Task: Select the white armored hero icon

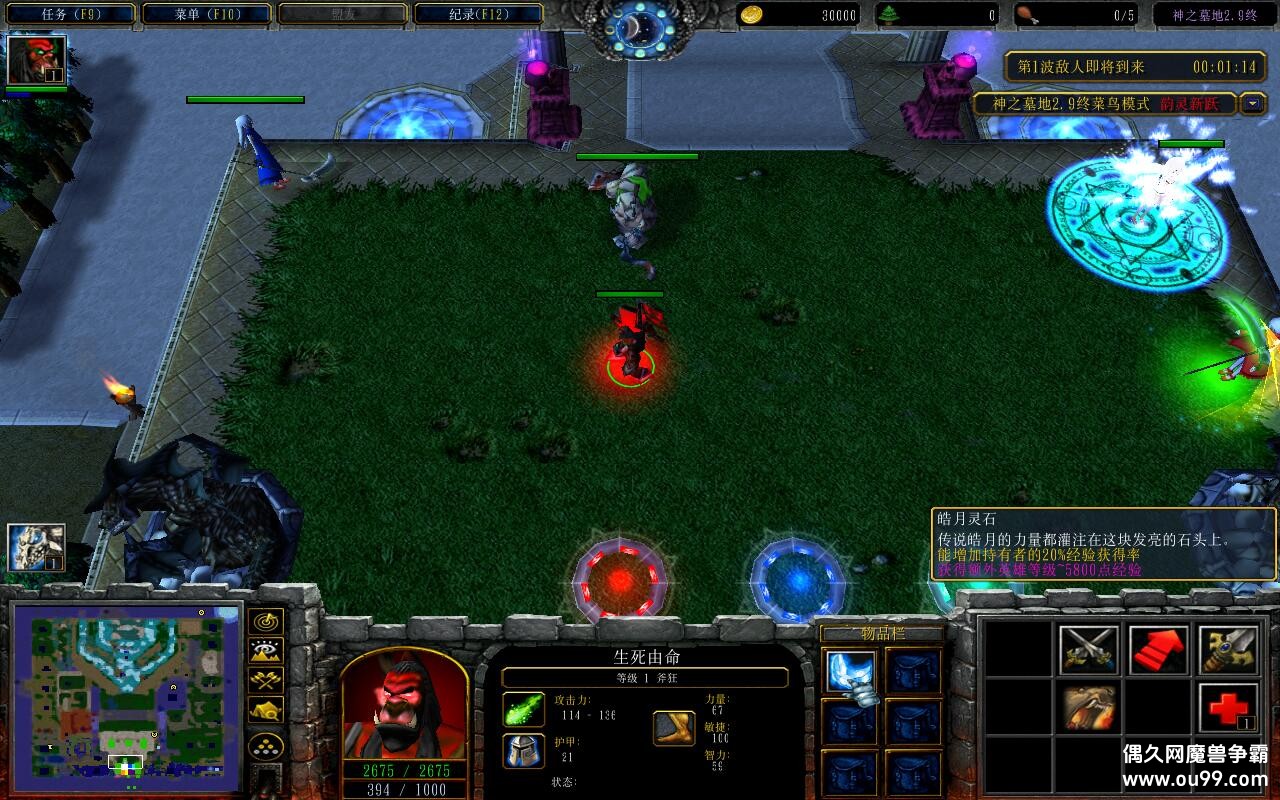Action: (x=36, y=548)
